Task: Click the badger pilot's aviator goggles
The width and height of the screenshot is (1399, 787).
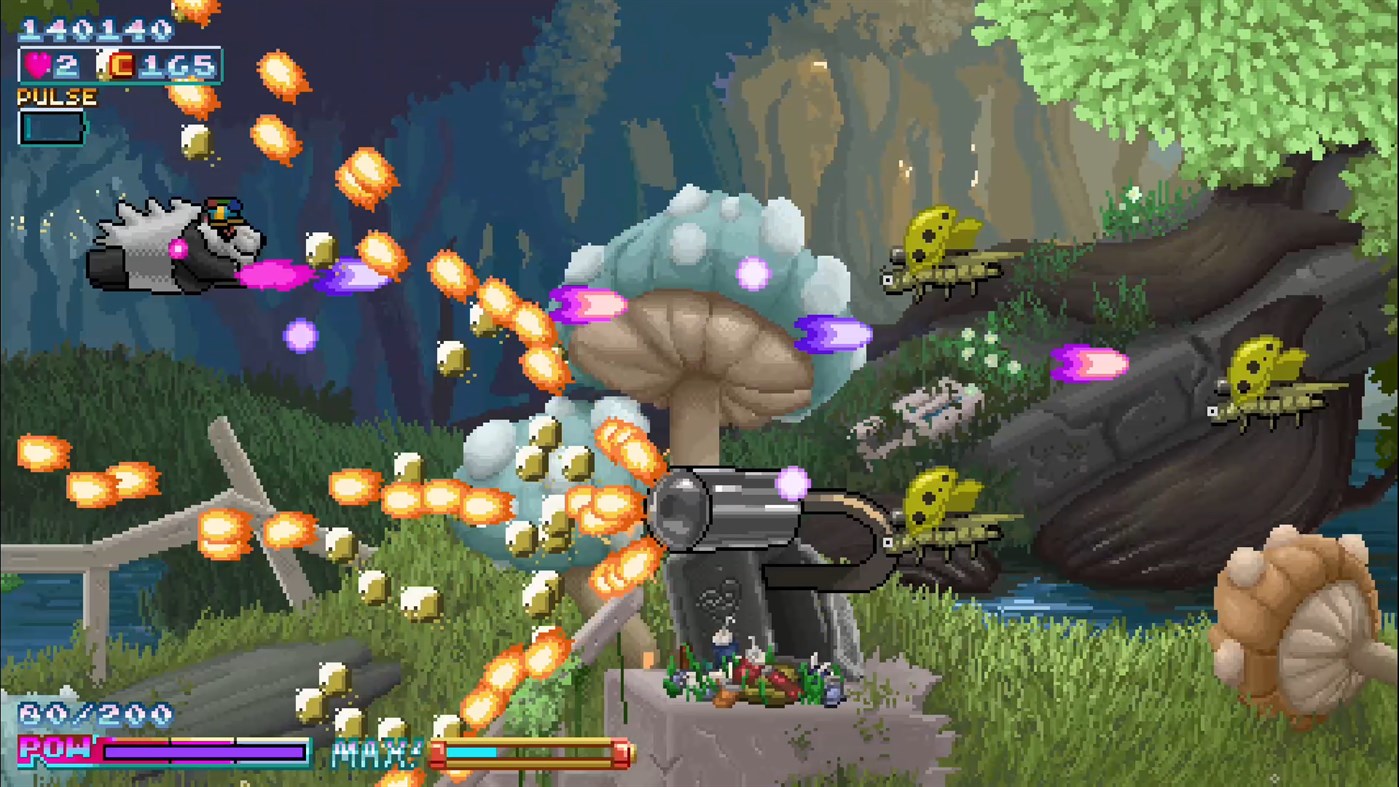Action: tap(222, 211)
